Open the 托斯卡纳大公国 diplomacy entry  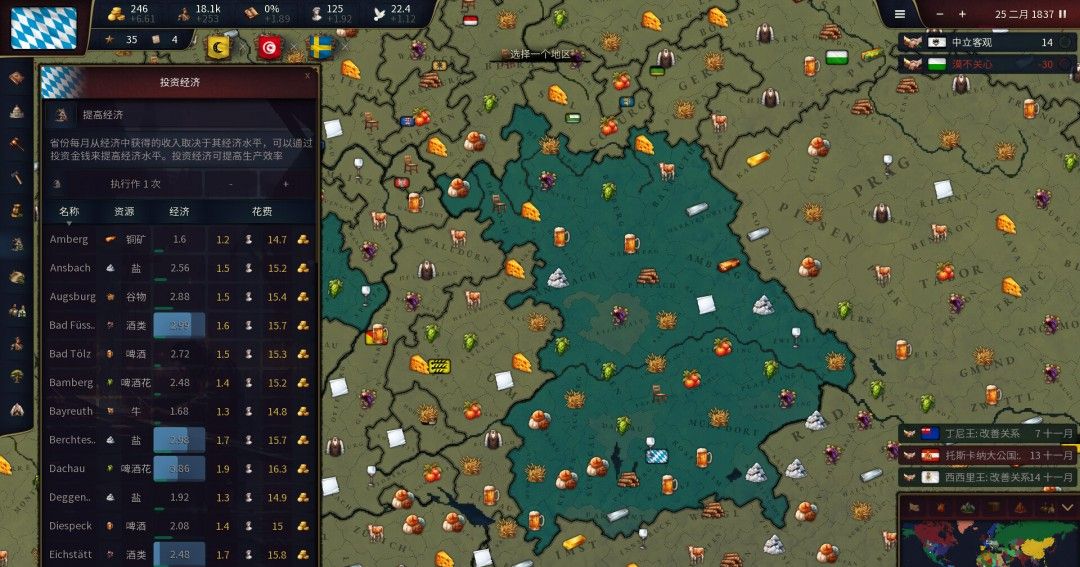[987, 454]
